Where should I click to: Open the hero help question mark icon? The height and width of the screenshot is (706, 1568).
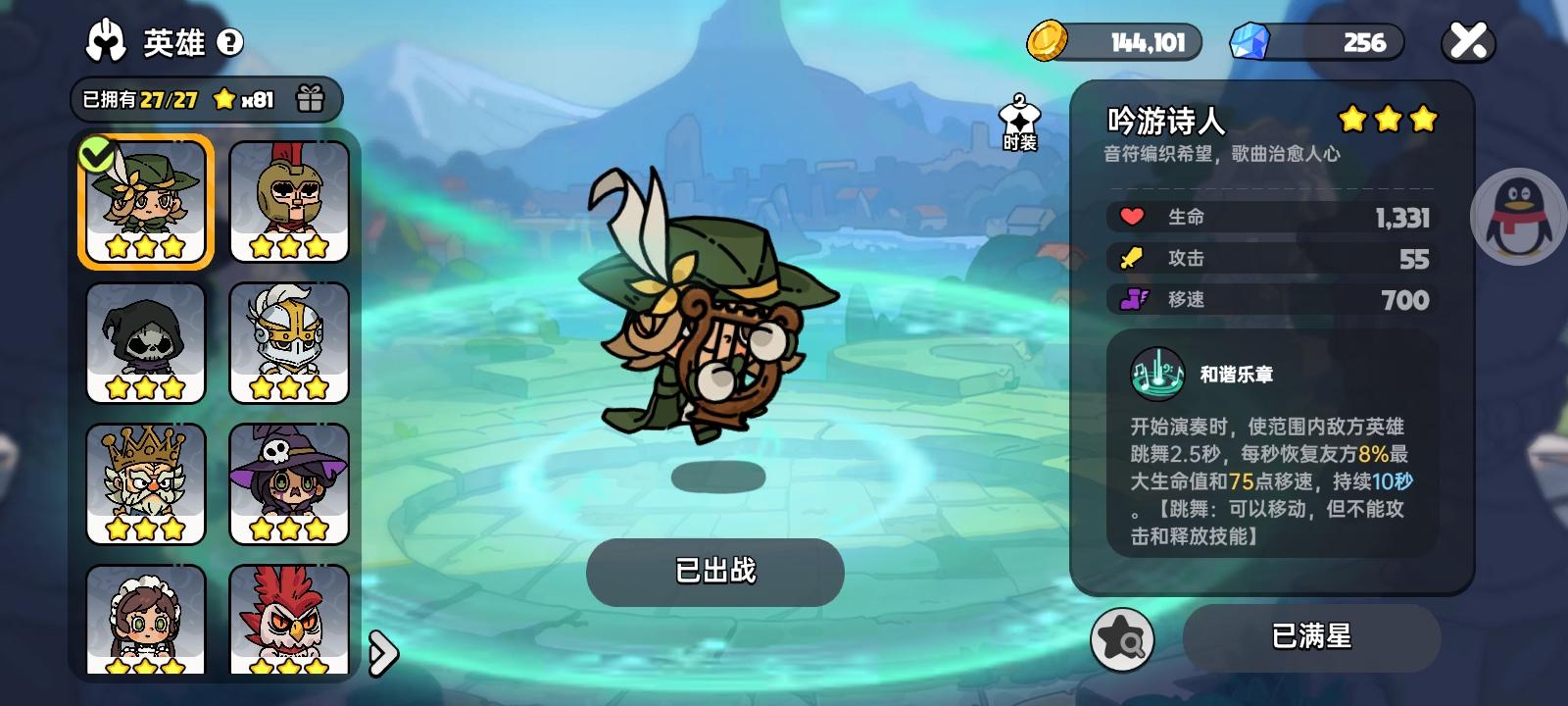click(231, 41)
